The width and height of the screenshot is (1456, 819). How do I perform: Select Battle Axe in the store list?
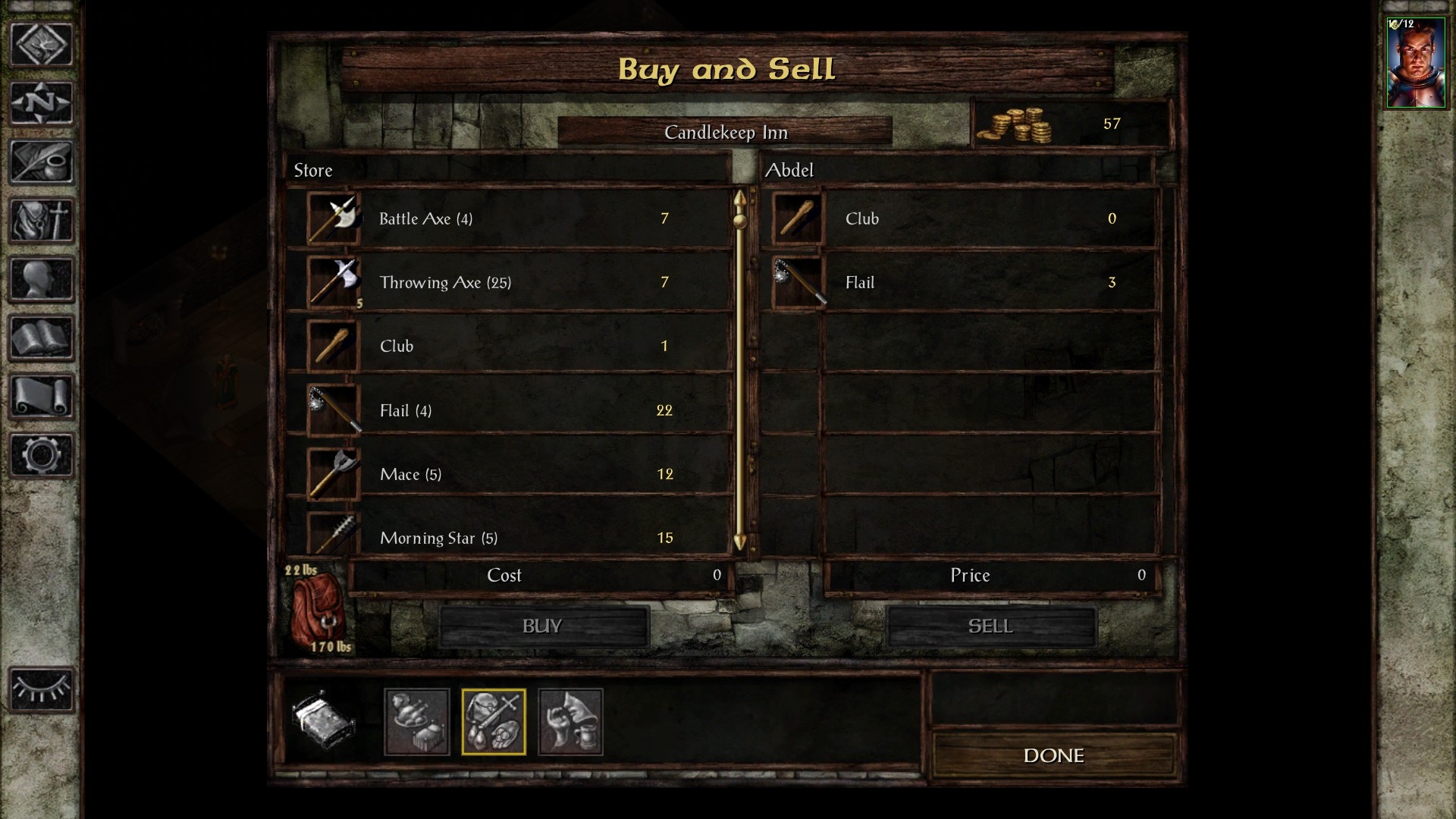(x=508, y=218)
